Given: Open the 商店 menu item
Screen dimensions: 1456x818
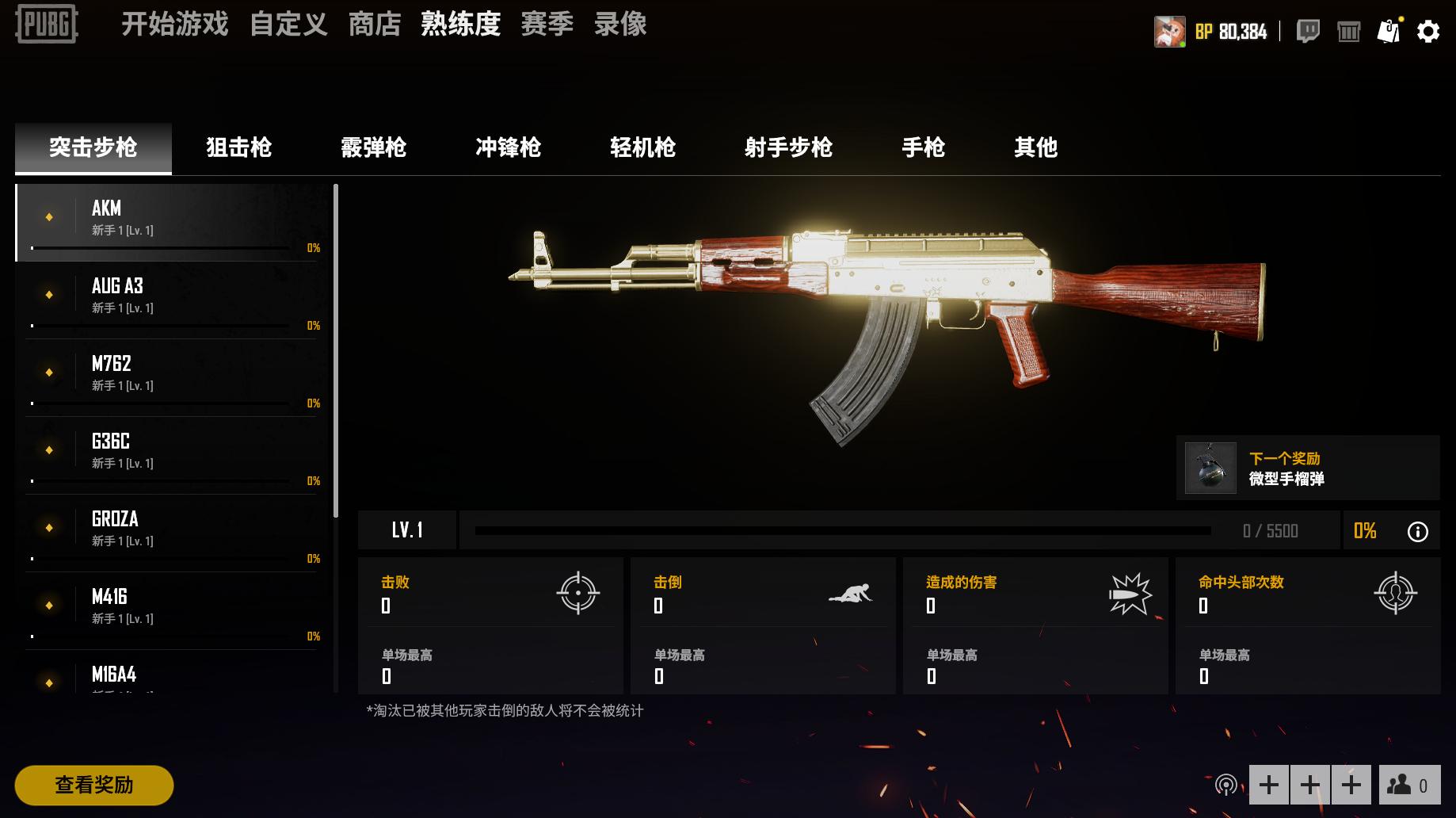Looking at the screenshot, I should [374, 24].
